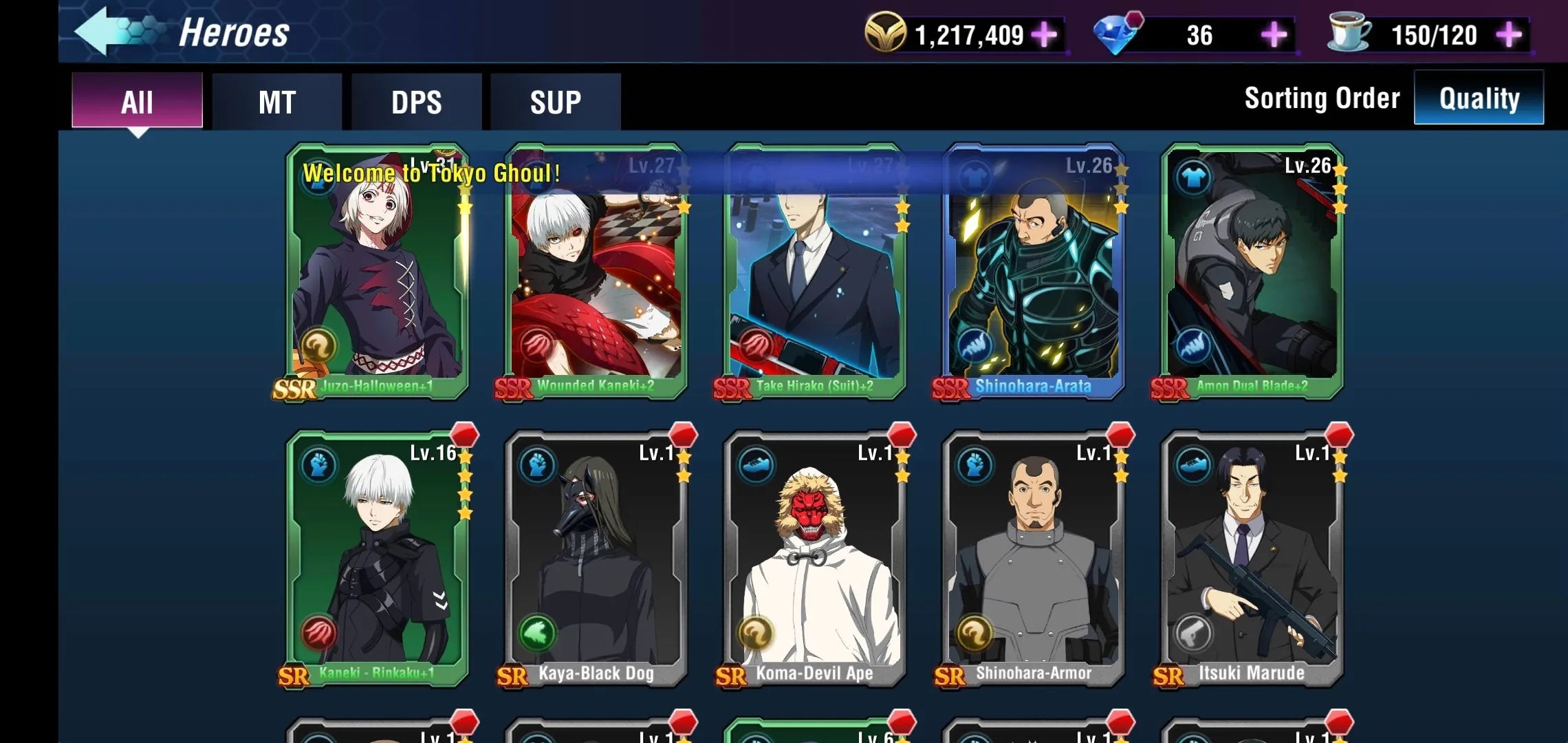View the Itsuki Marude card
The height and width of the screenshot is (743, 1568).
pos(1252,559)
